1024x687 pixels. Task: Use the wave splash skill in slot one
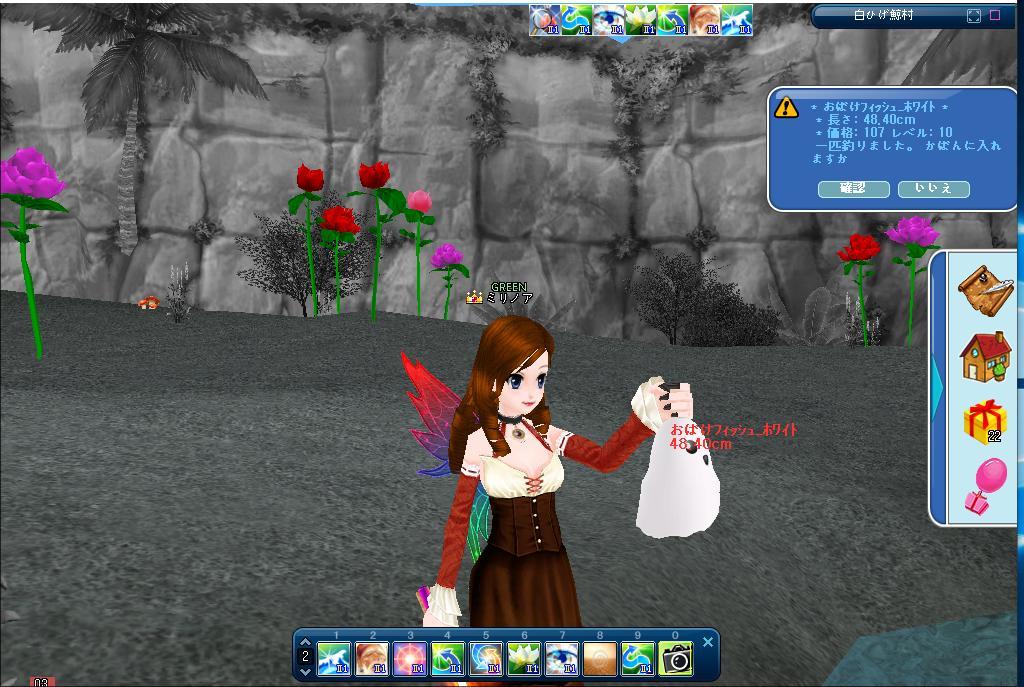point(333,659)
